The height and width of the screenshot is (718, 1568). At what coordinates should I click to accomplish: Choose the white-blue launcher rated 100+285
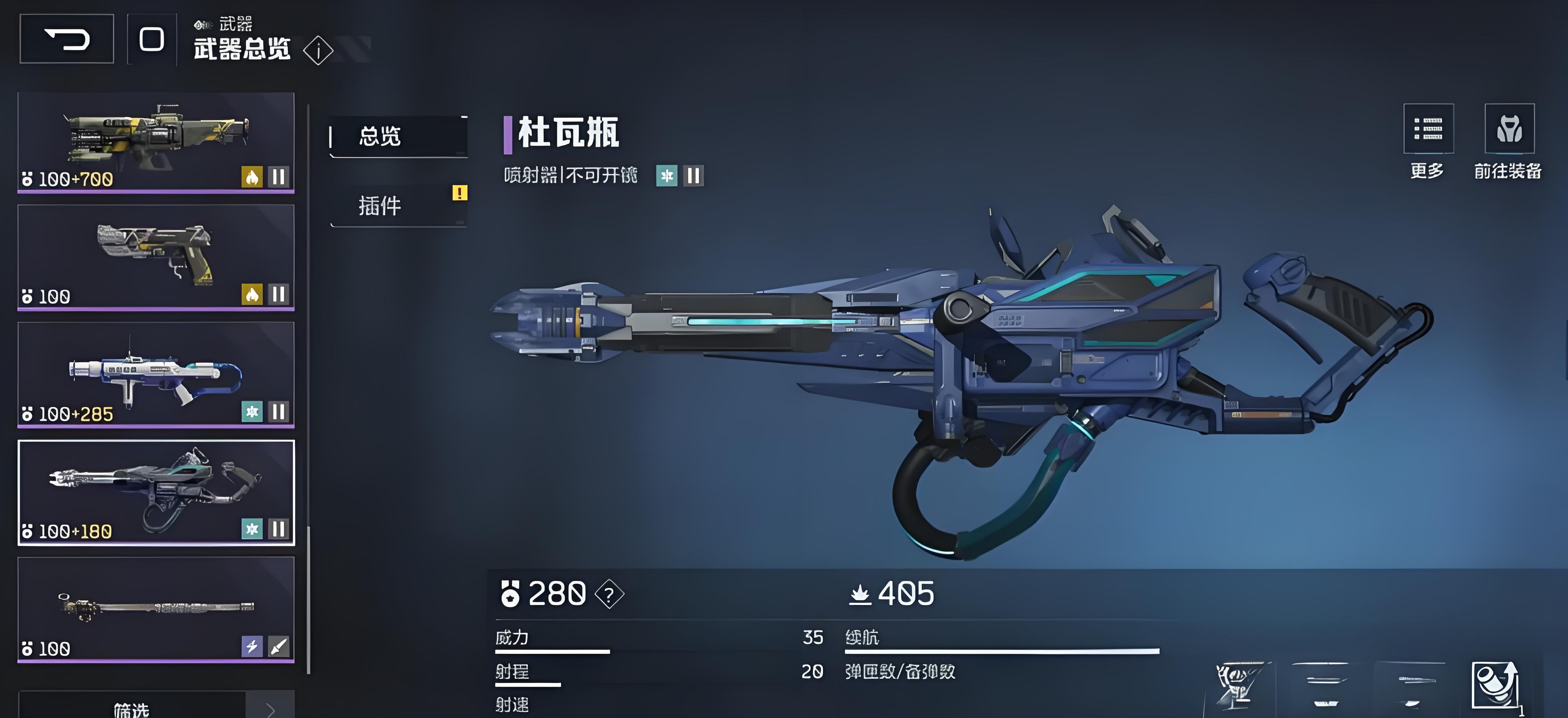[x=156, y=374]
